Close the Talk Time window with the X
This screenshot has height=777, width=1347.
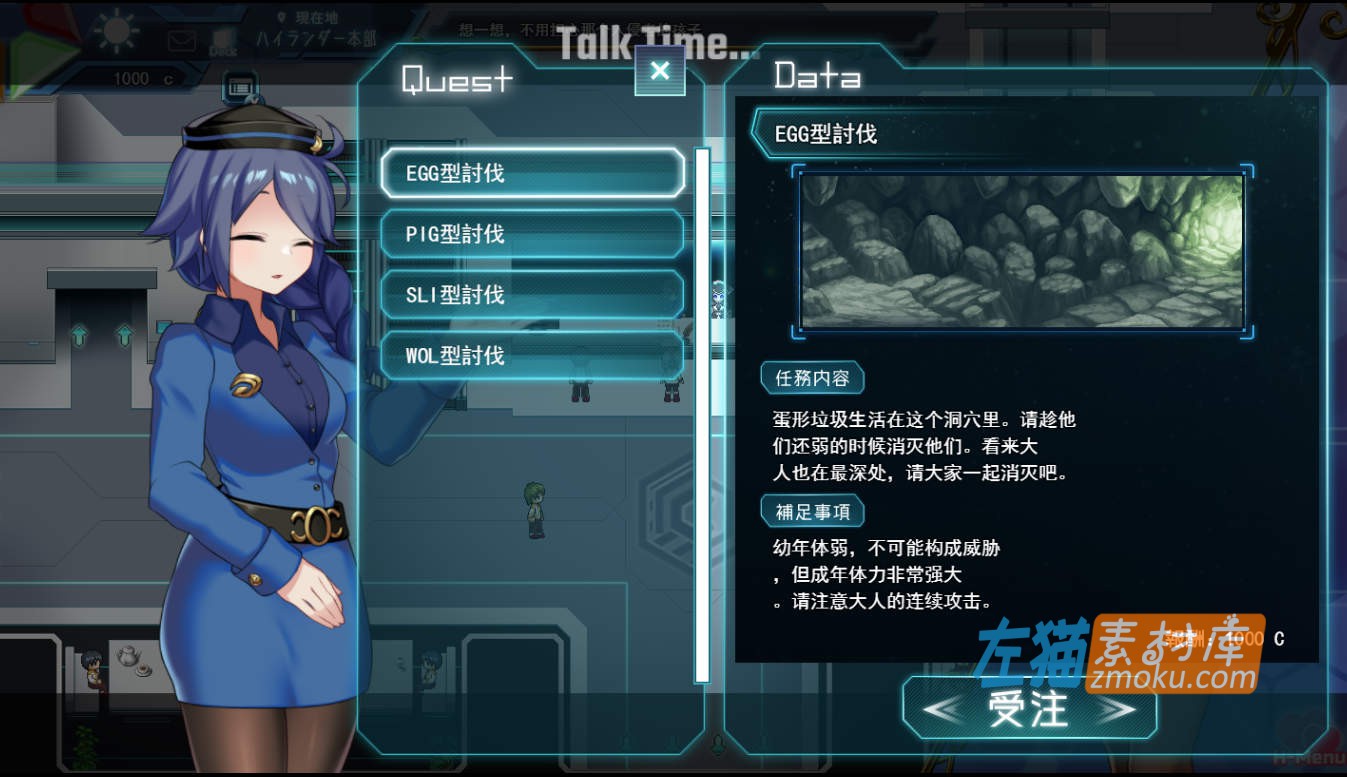659,71
